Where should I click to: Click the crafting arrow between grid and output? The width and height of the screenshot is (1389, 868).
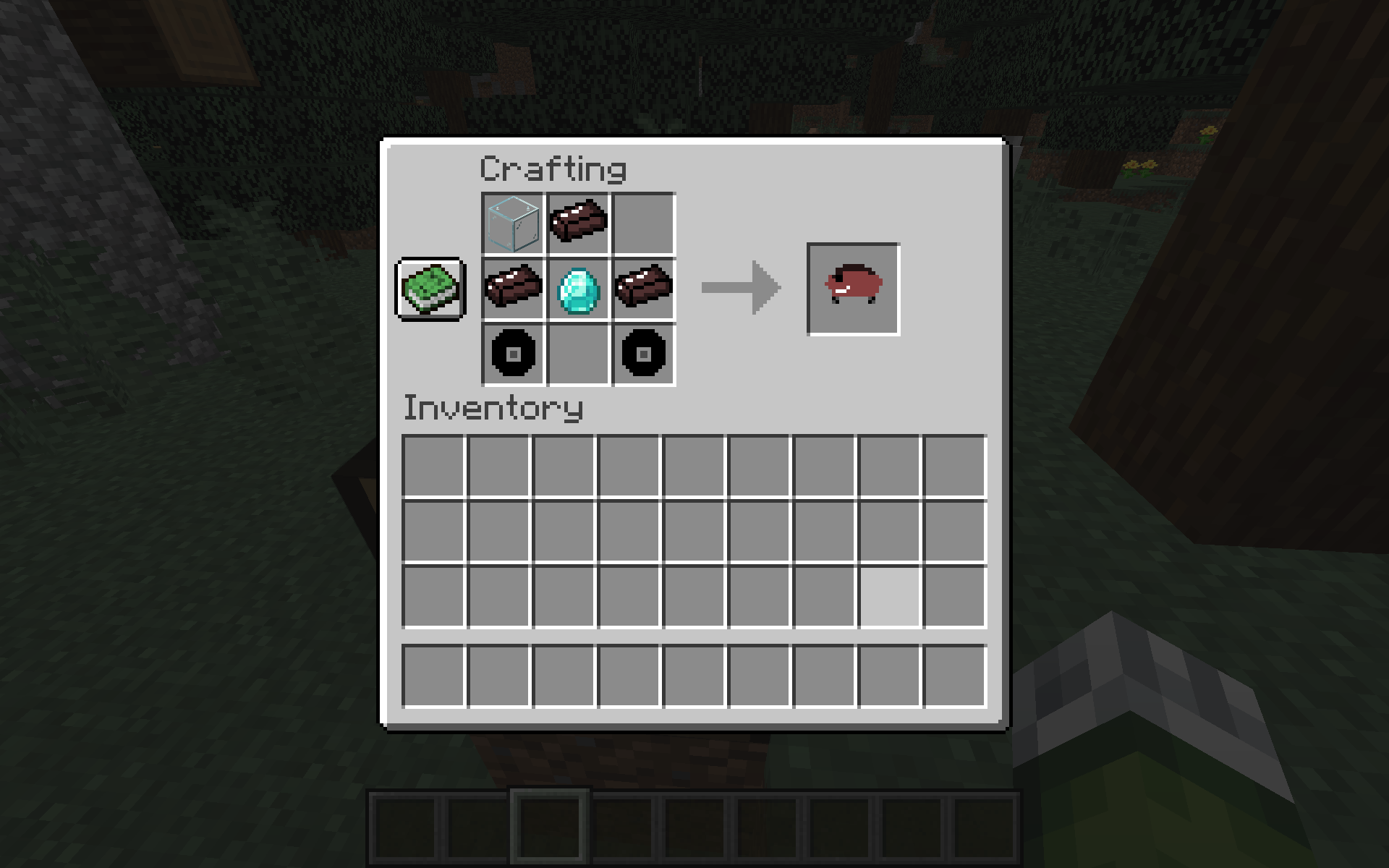(740, 287)
